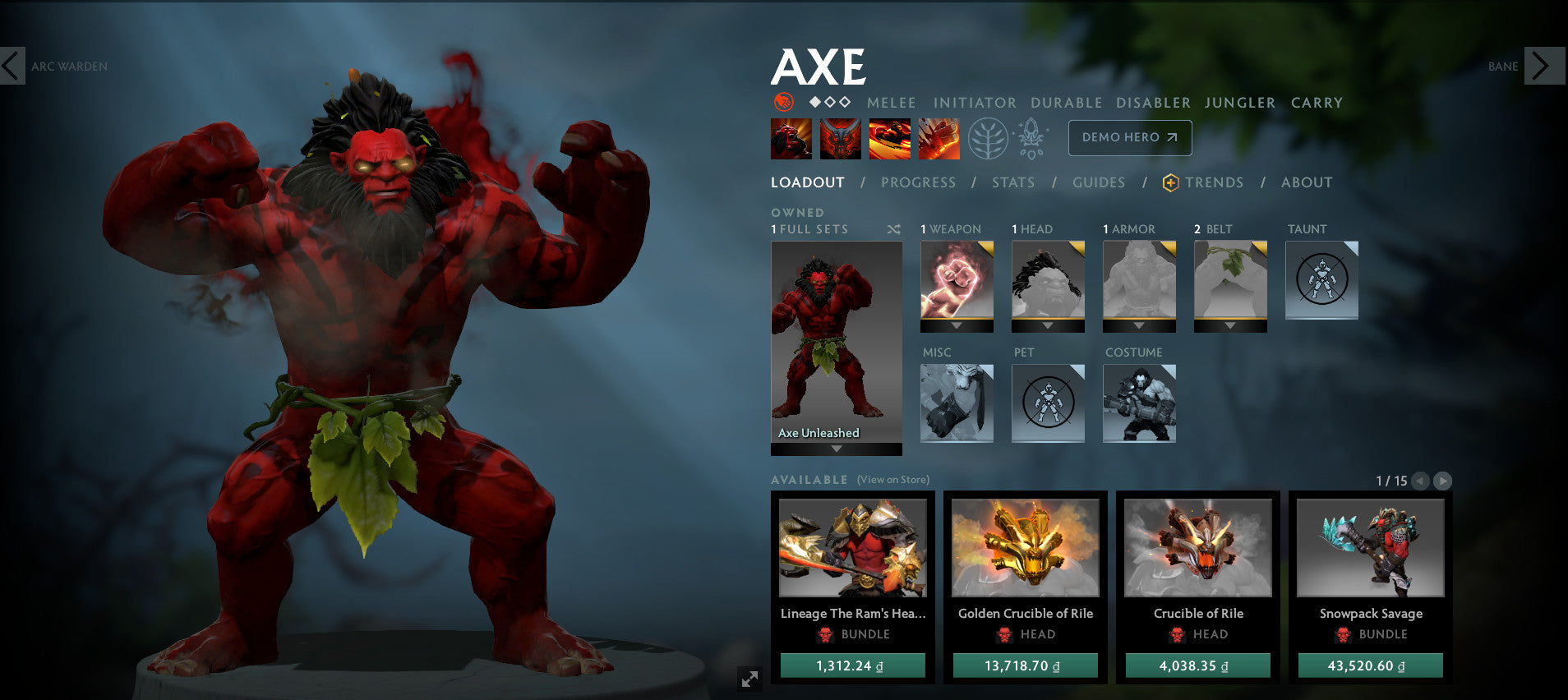Viewport: 1568px width, 700px height.
Task: Click the gold hexagon icon beside TRENDS
Action: [1169, 182]
